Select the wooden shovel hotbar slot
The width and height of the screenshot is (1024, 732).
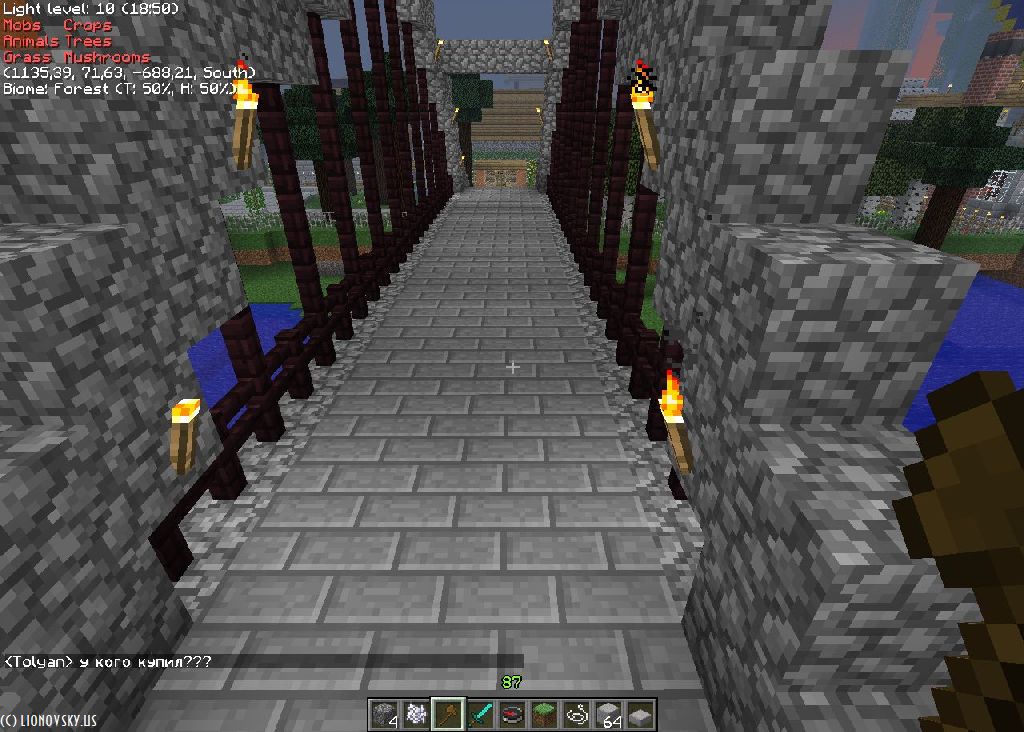click(x=447, y=715)
